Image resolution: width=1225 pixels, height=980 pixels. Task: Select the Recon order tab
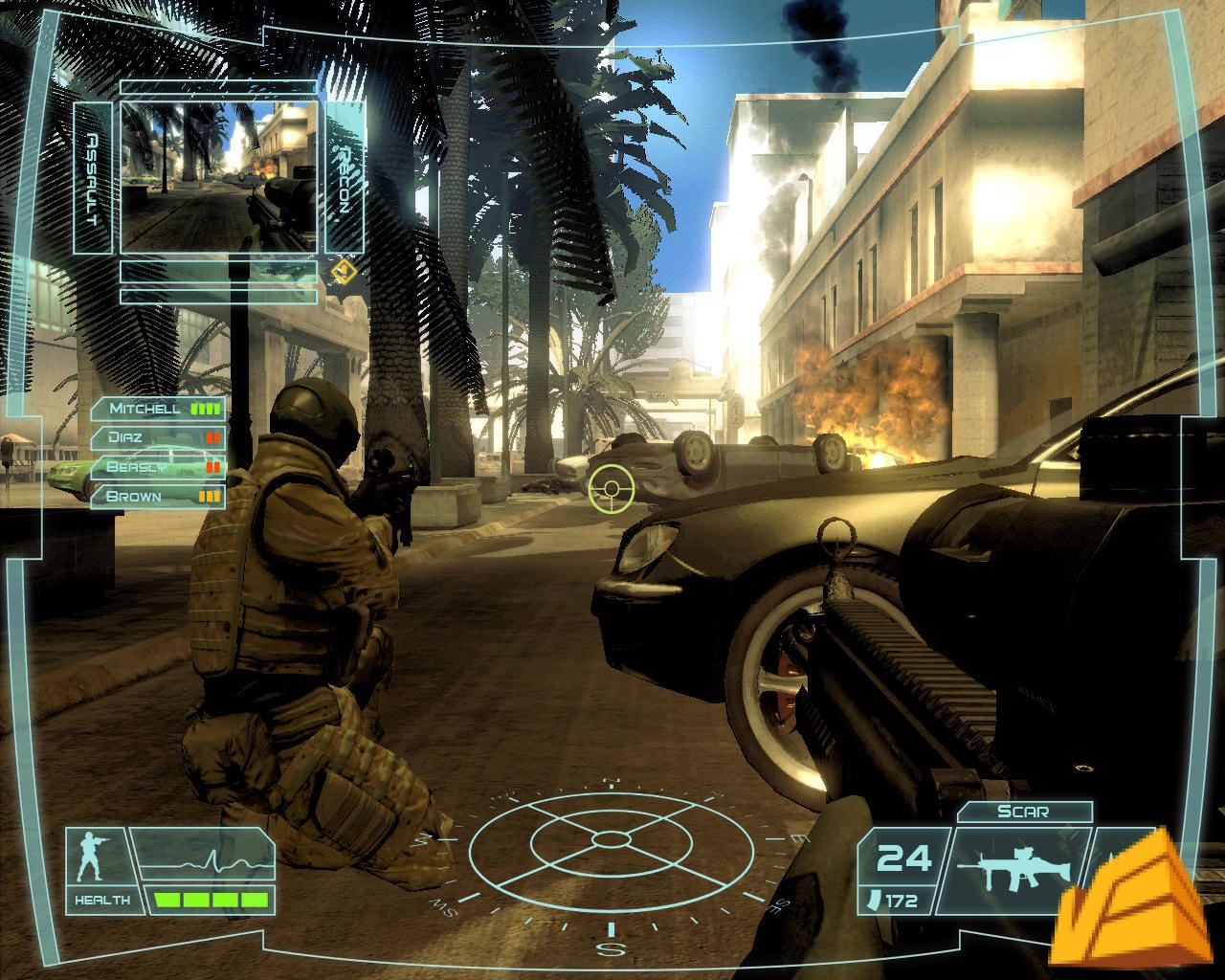[x=345, y=179]
